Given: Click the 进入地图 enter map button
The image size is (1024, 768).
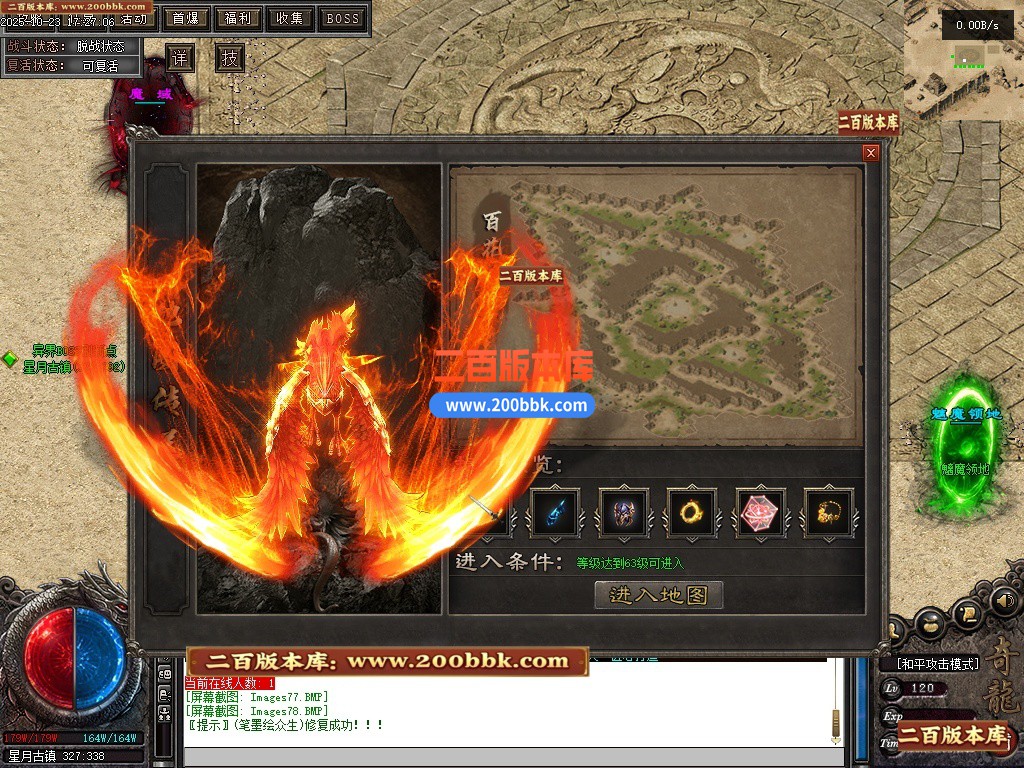Looking at the screenshot, I should click(x=658, y=595).
